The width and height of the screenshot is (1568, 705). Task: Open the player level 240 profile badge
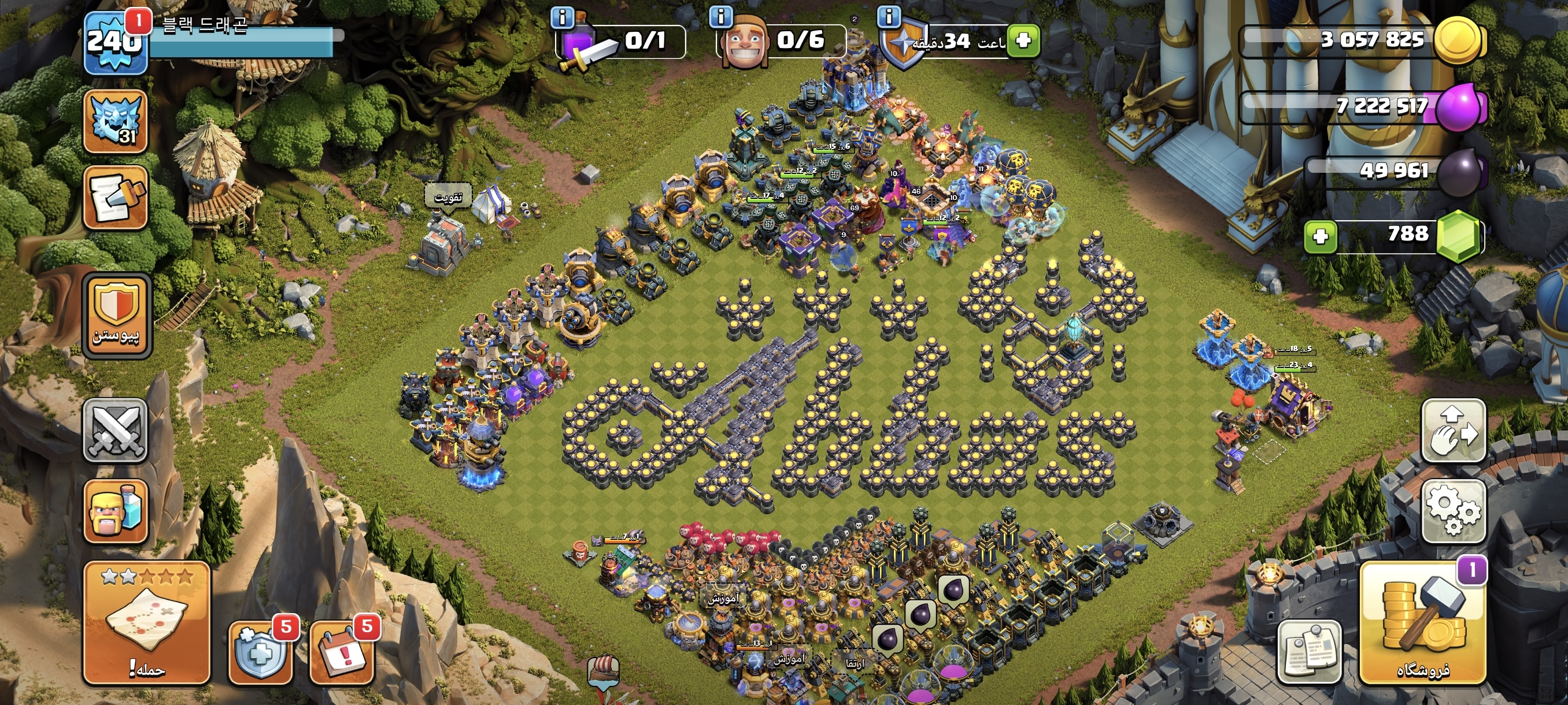pyautogui.click(x=114, y=43)
